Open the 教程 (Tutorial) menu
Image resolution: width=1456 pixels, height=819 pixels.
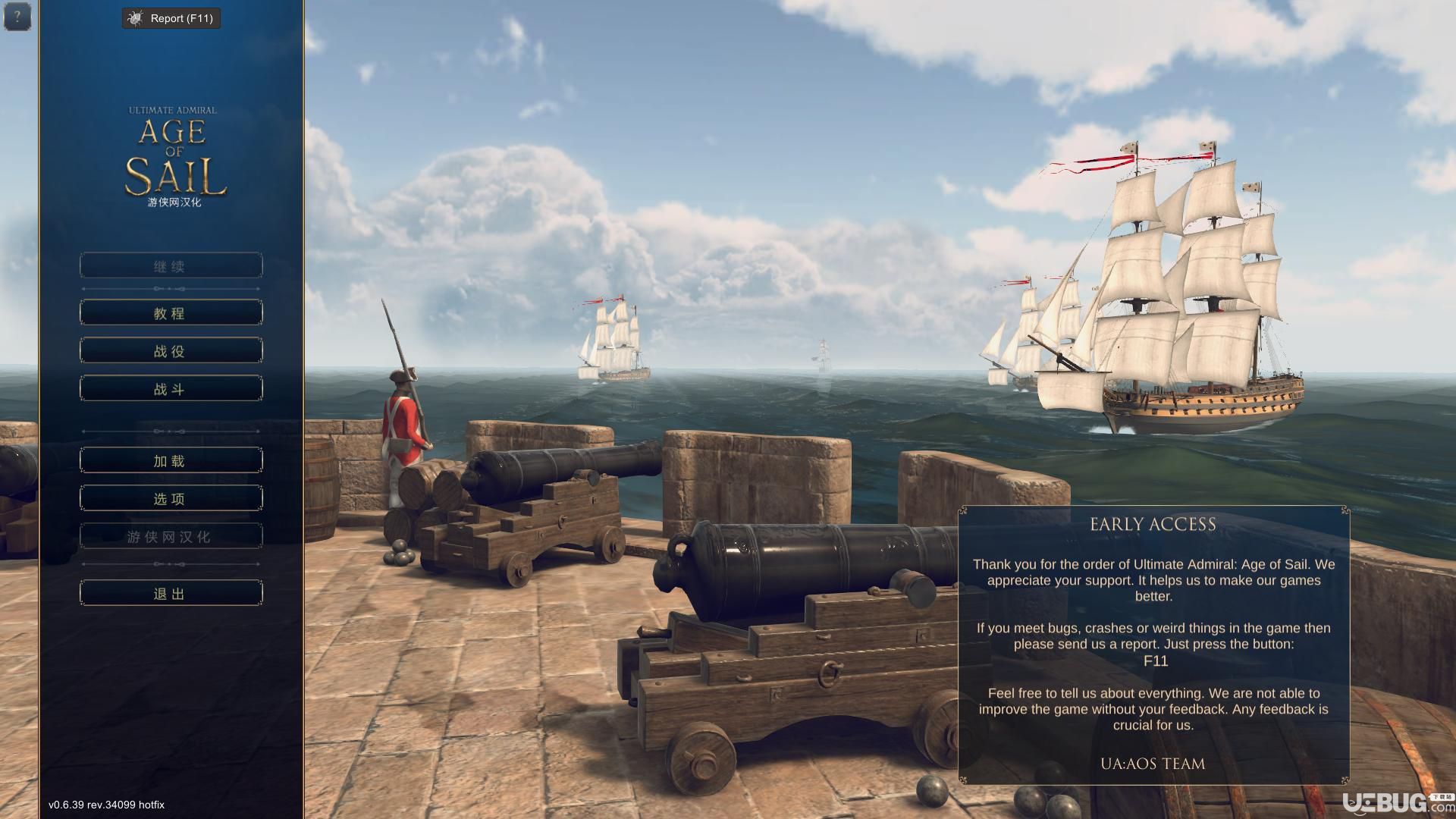click(171, 312)
